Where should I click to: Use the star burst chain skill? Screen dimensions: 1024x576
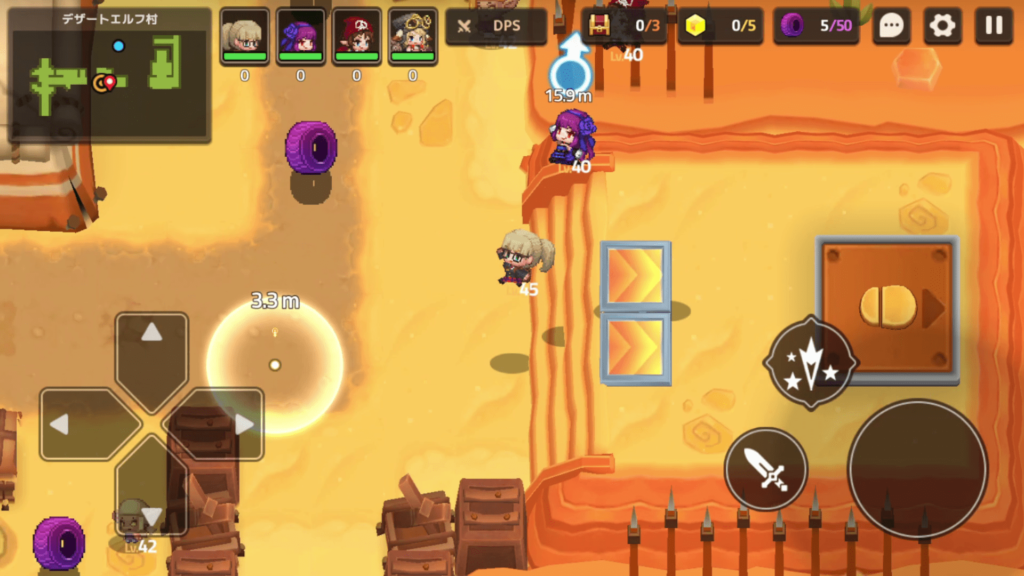[x=810, y=363]
